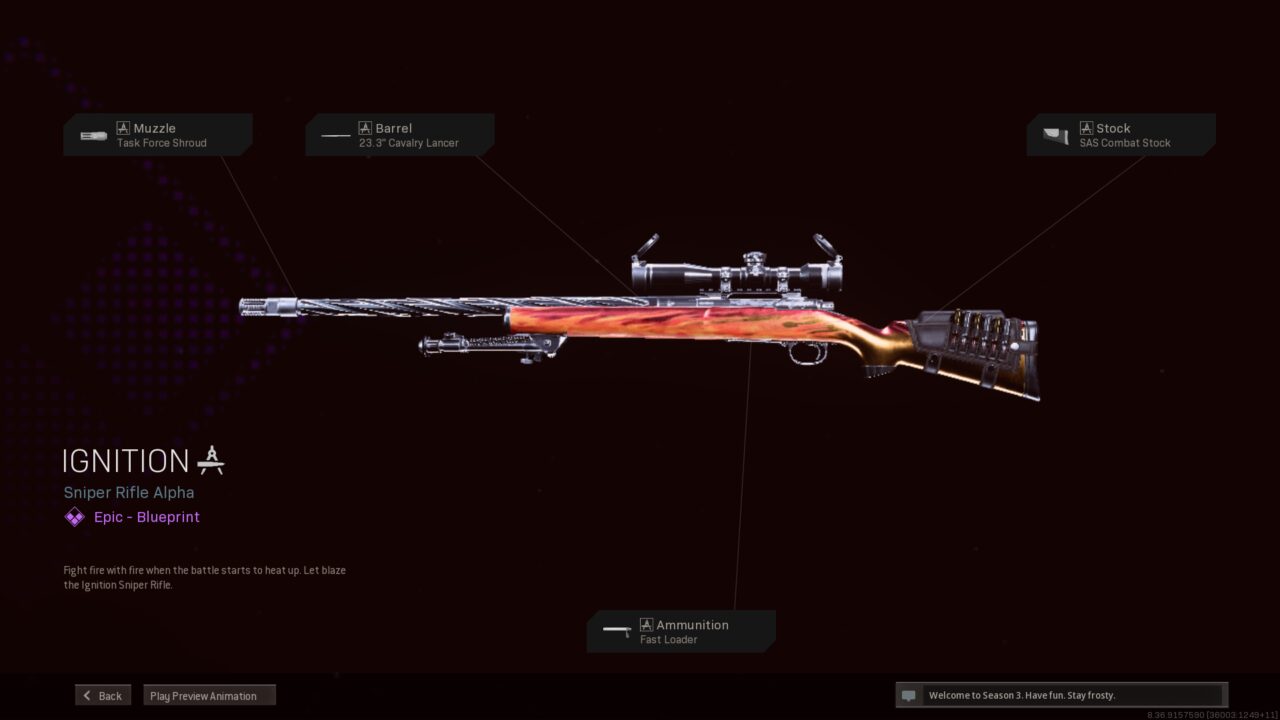Image resolution: width=1280 pixels, height=720 pixels.
Task: Play the blueprint preview animation
Action: (x=209, y=696)
